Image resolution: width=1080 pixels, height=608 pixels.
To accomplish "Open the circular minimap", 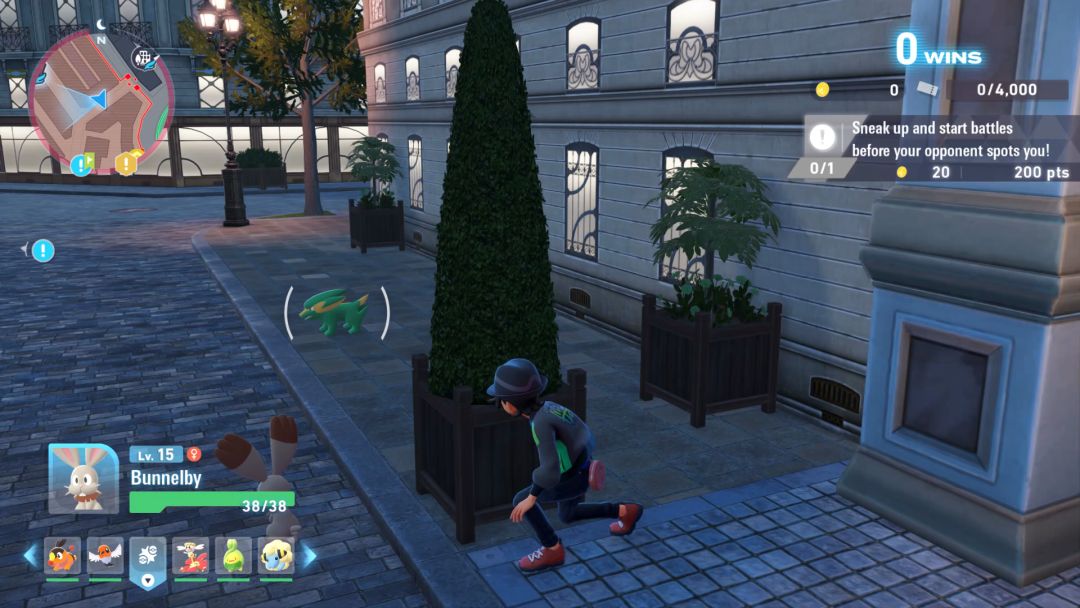I will click(100, 98).
